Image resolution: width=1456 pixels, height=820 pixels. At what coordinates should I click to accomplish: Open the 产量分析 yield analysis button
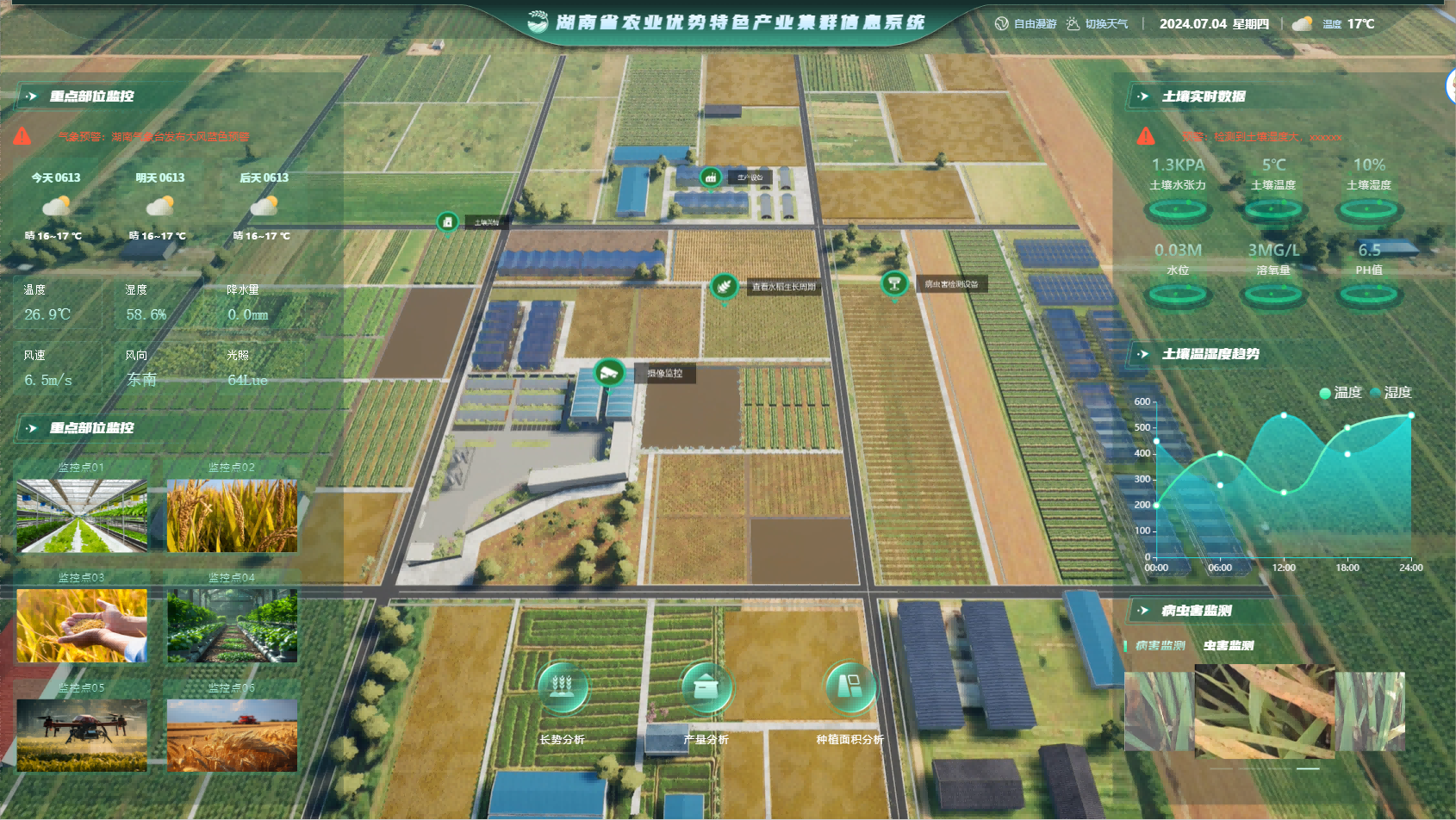pos(706,687)
